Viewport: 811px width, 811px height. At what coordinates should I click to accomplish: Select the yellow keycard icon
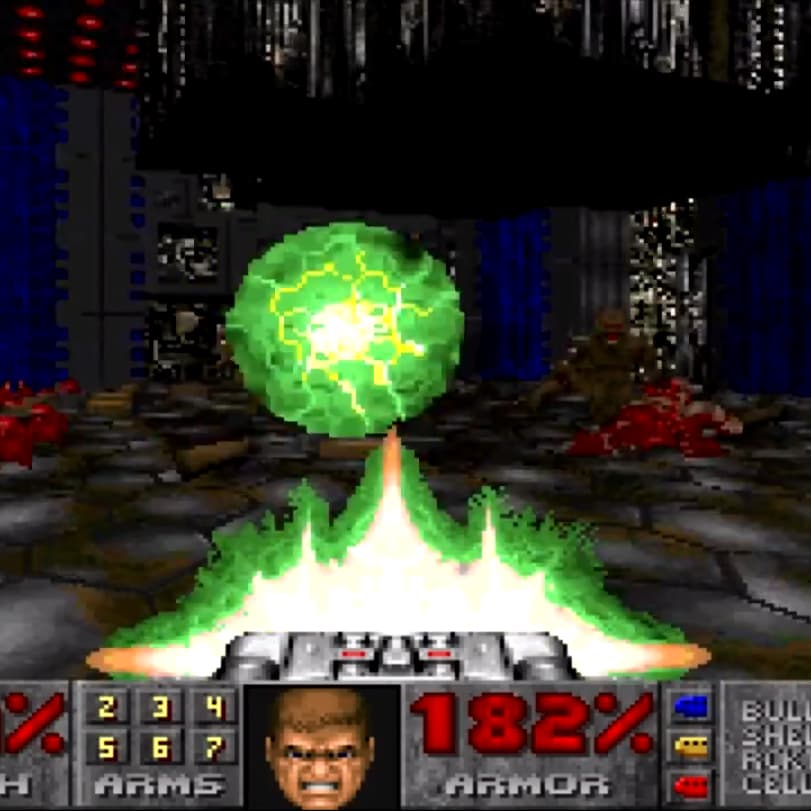coord(691,745)
